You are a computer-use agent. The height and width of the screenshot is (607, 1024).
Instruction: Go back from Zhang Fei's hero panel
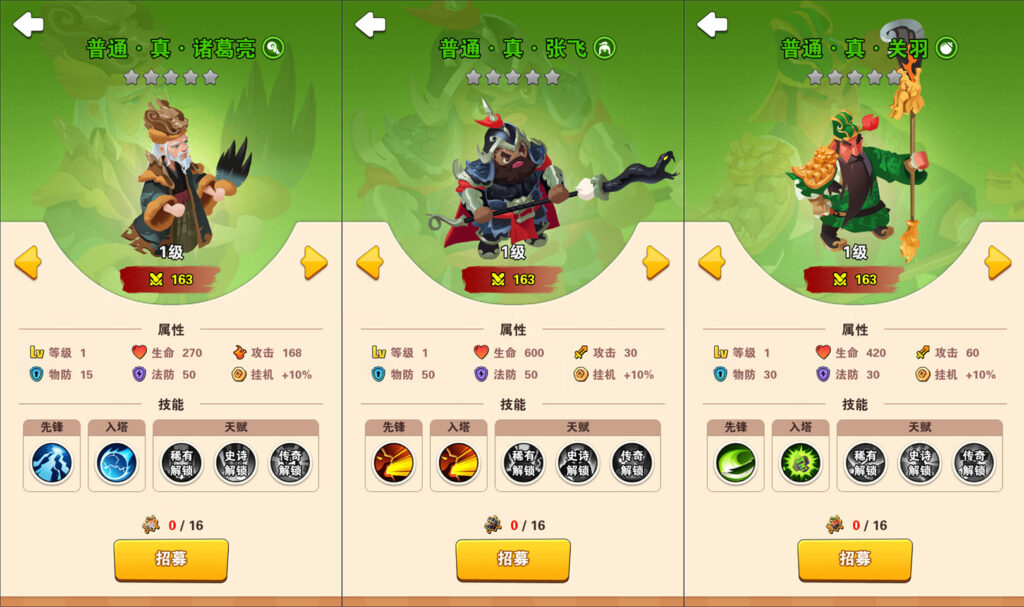[370, 24]
